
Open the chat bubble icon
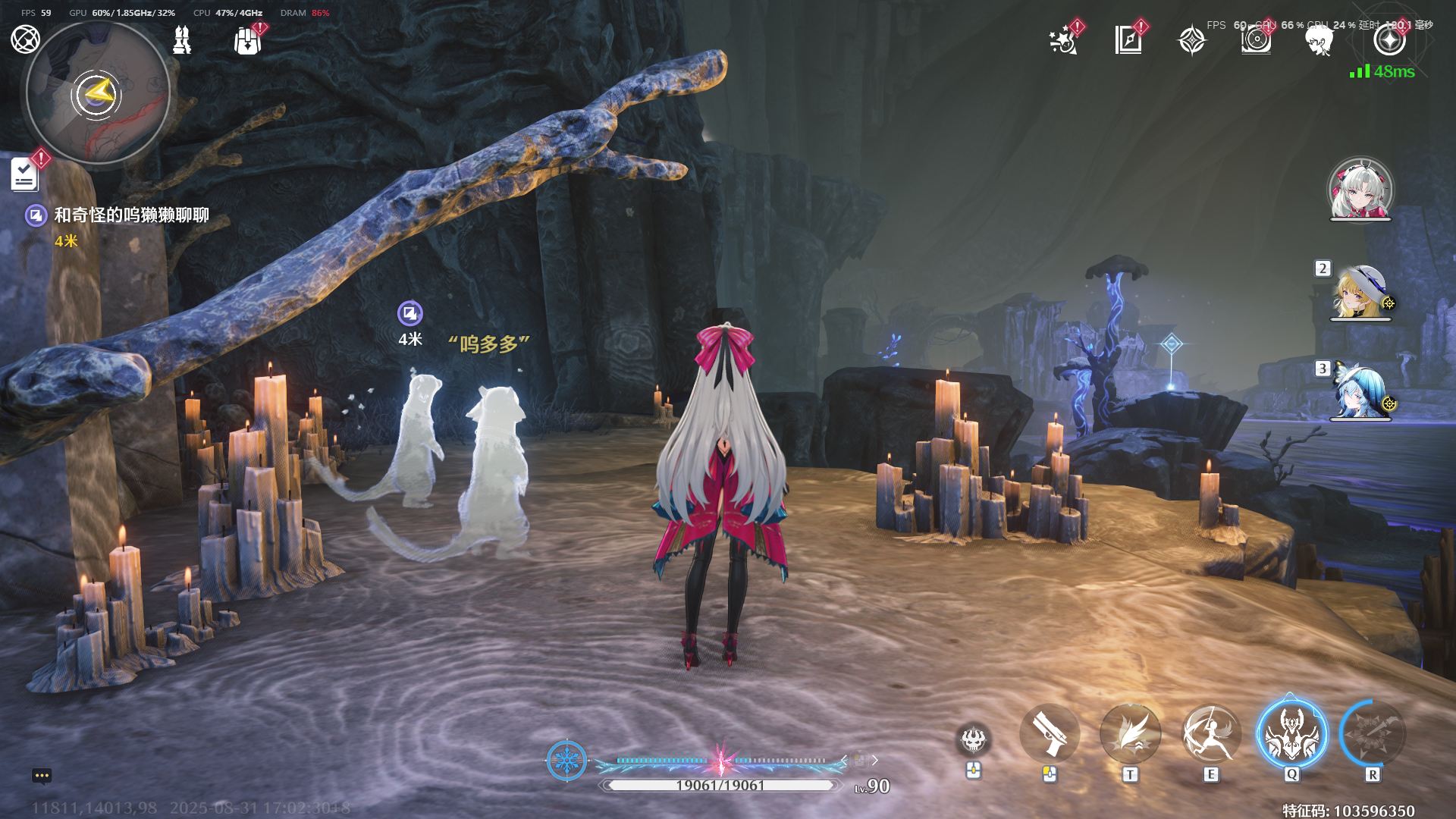pos(42,775)
